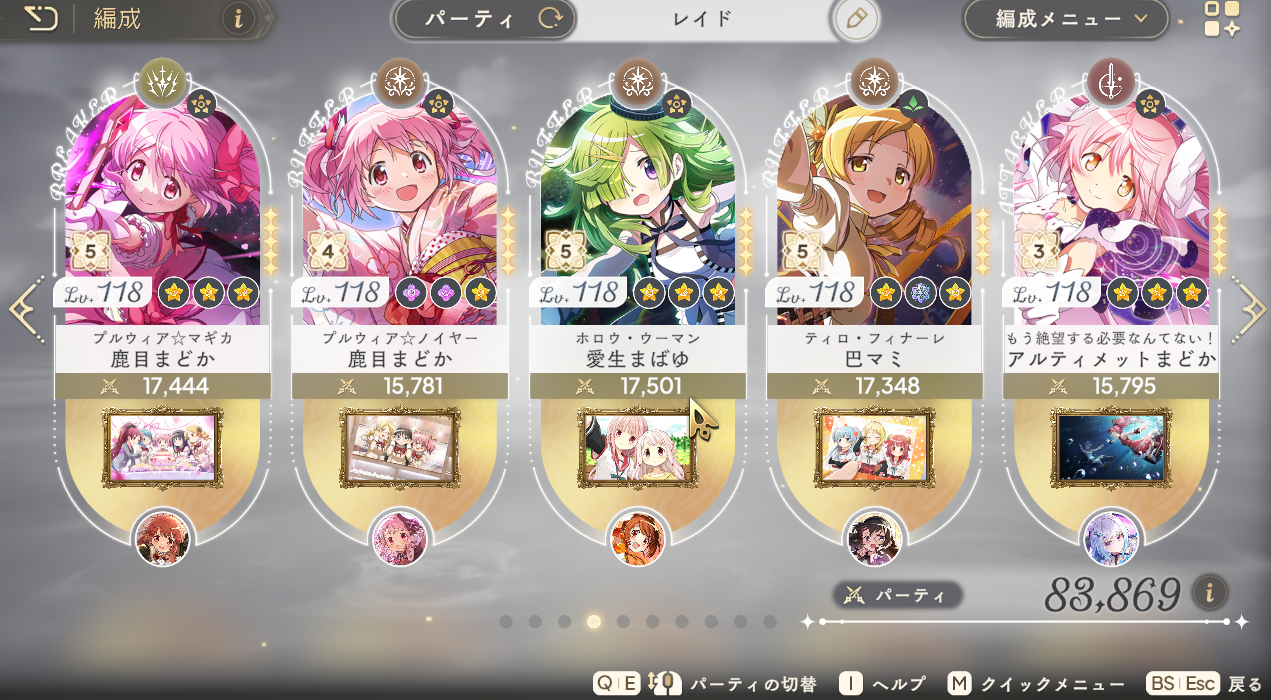Select the プルウィア☆ノイヤー 鹿目まどか card

[x=400, y=220]
